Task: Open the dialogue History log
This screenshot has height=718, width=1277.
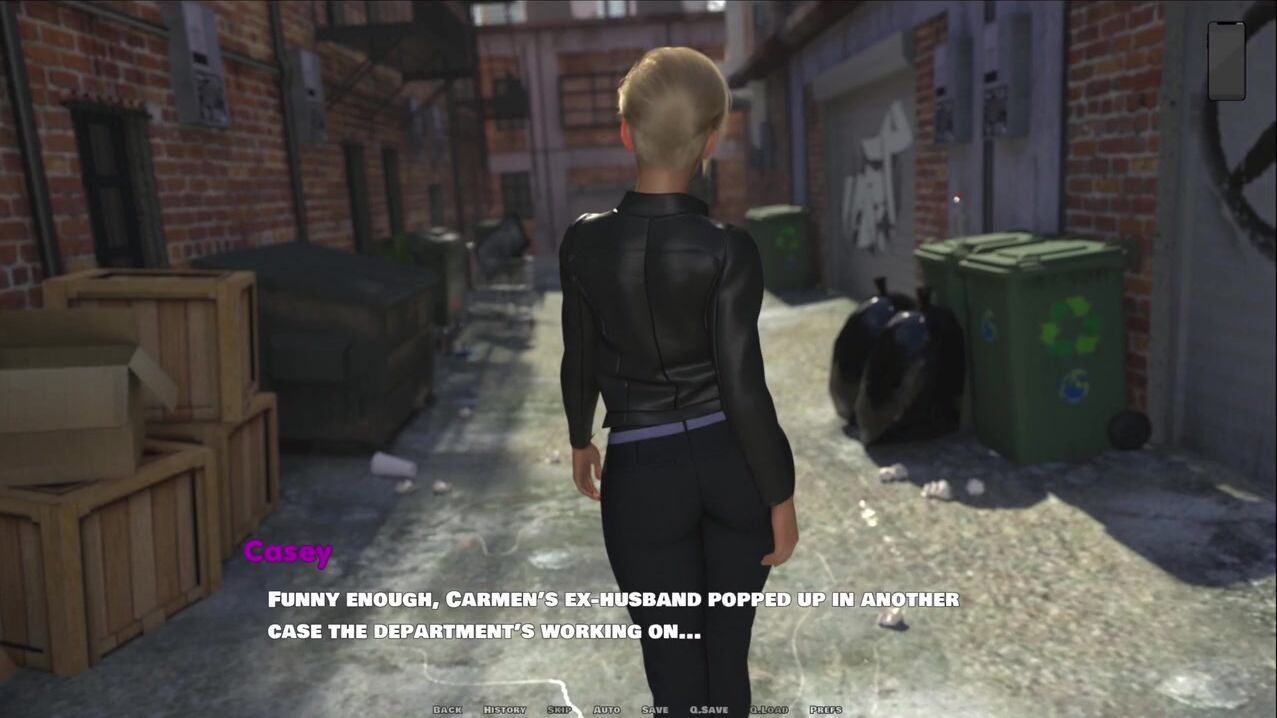Action: [505, 710]
